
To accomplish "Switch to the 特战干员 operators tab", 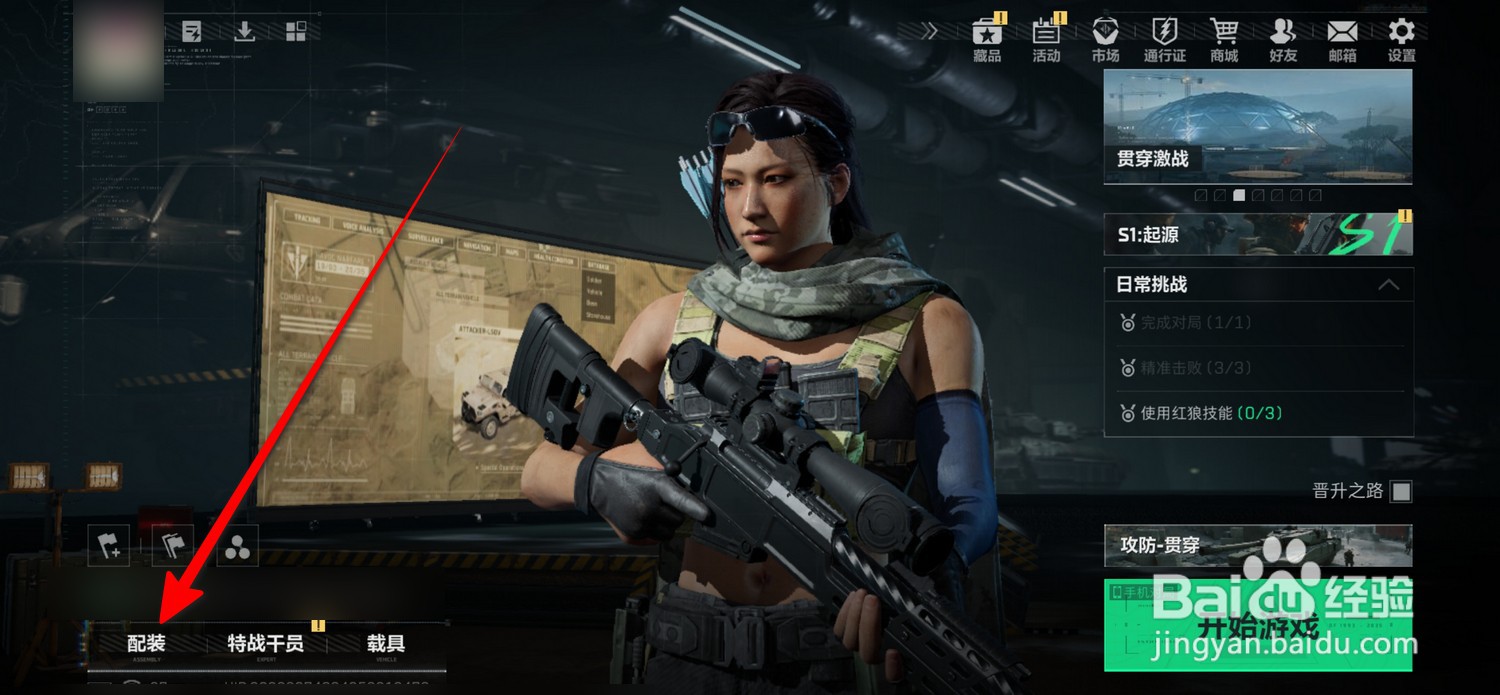I will click(265, 644).
